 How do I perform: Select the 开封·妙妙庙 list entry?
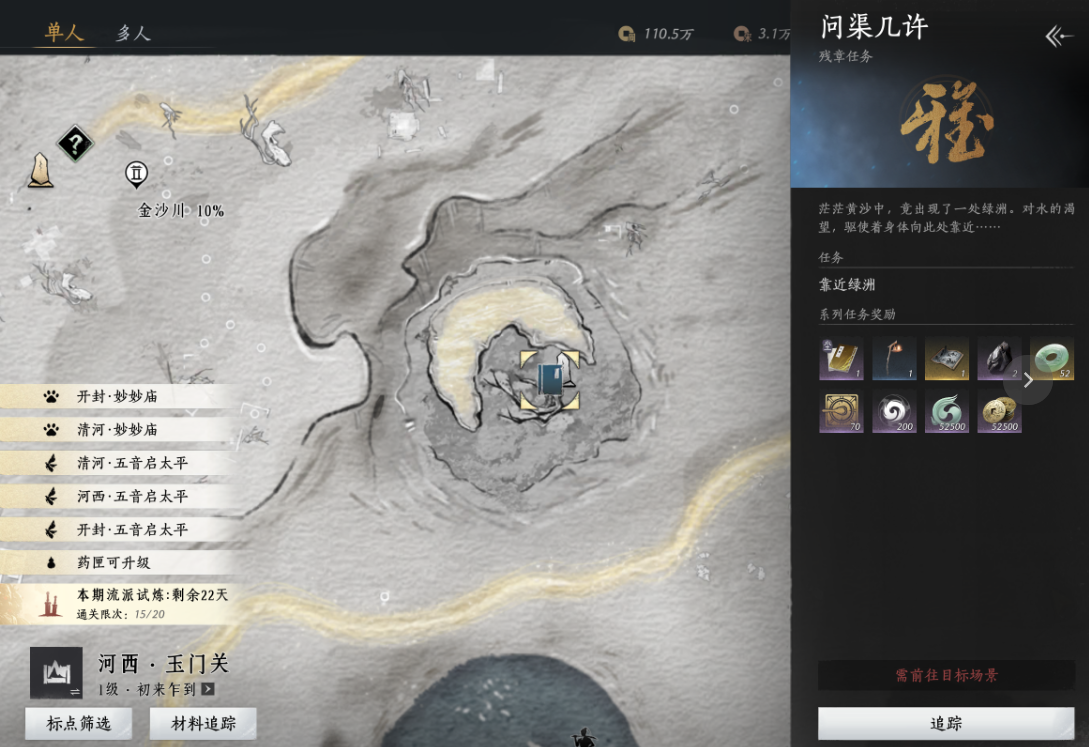pos(118,396)
